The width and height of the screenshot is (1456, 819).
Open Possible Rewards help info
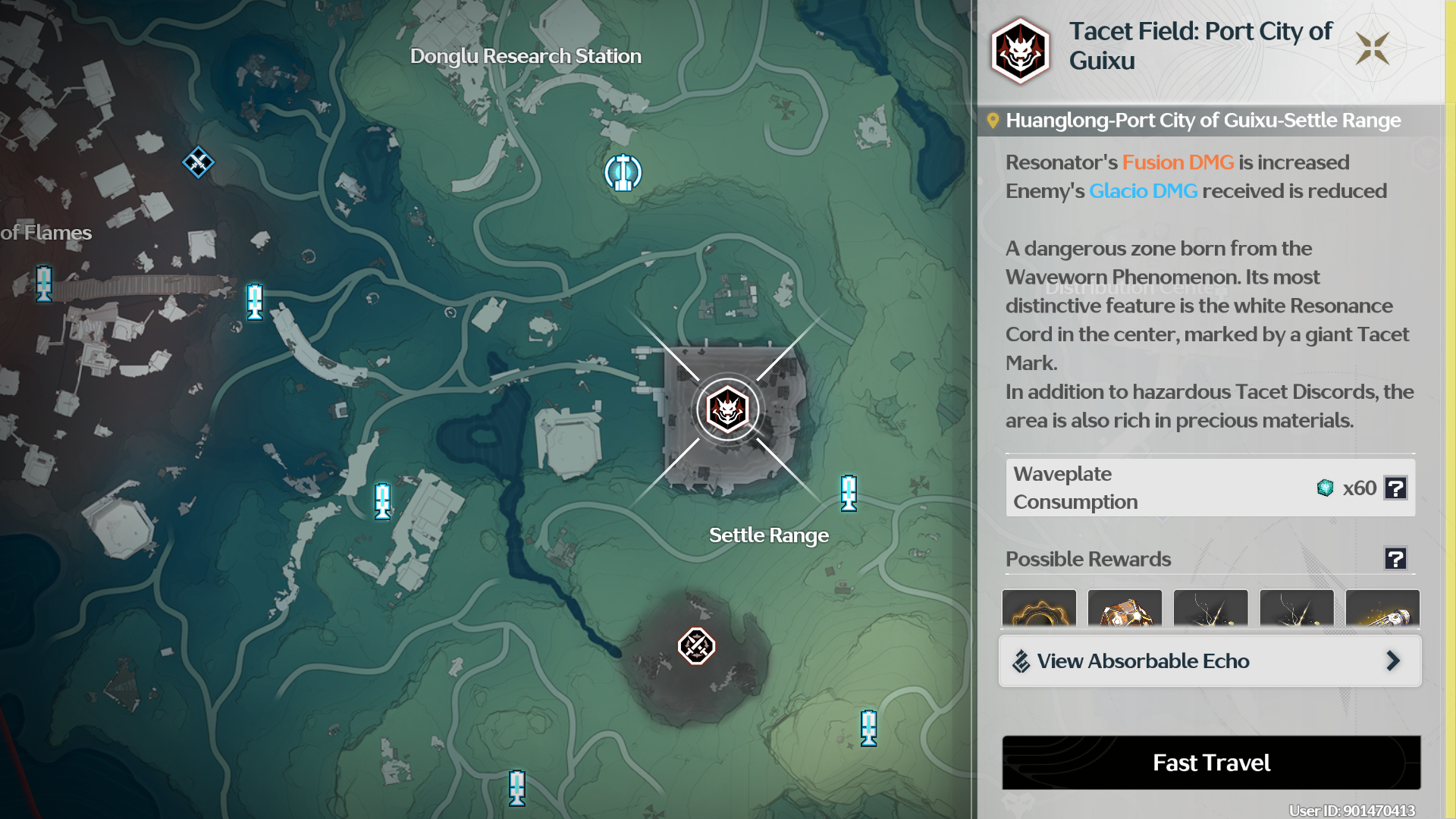1395,559
